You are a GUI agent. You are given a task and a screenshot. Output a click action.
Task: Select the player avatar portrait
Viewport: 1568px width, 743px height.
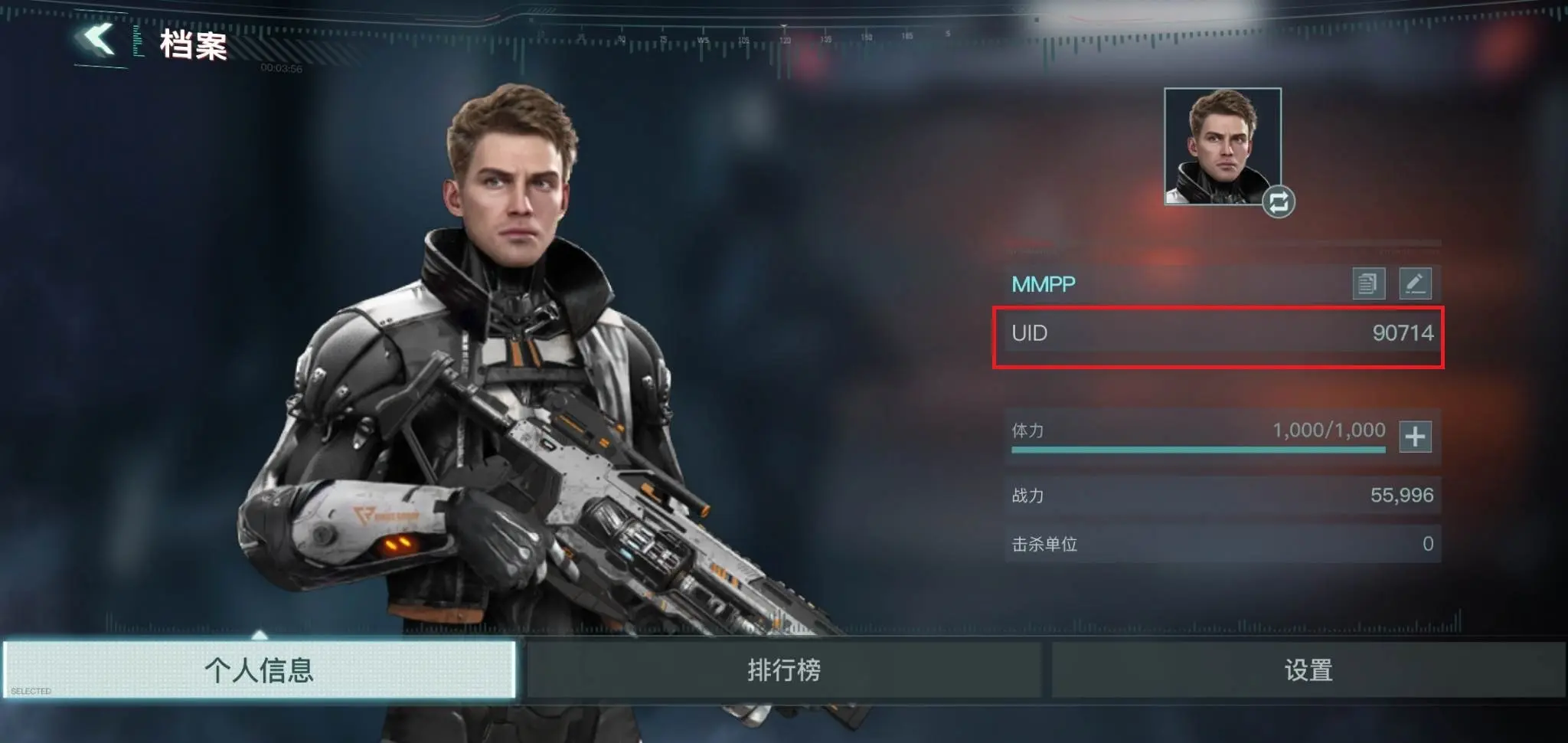pyautogui.click(x=1222, y=146)
